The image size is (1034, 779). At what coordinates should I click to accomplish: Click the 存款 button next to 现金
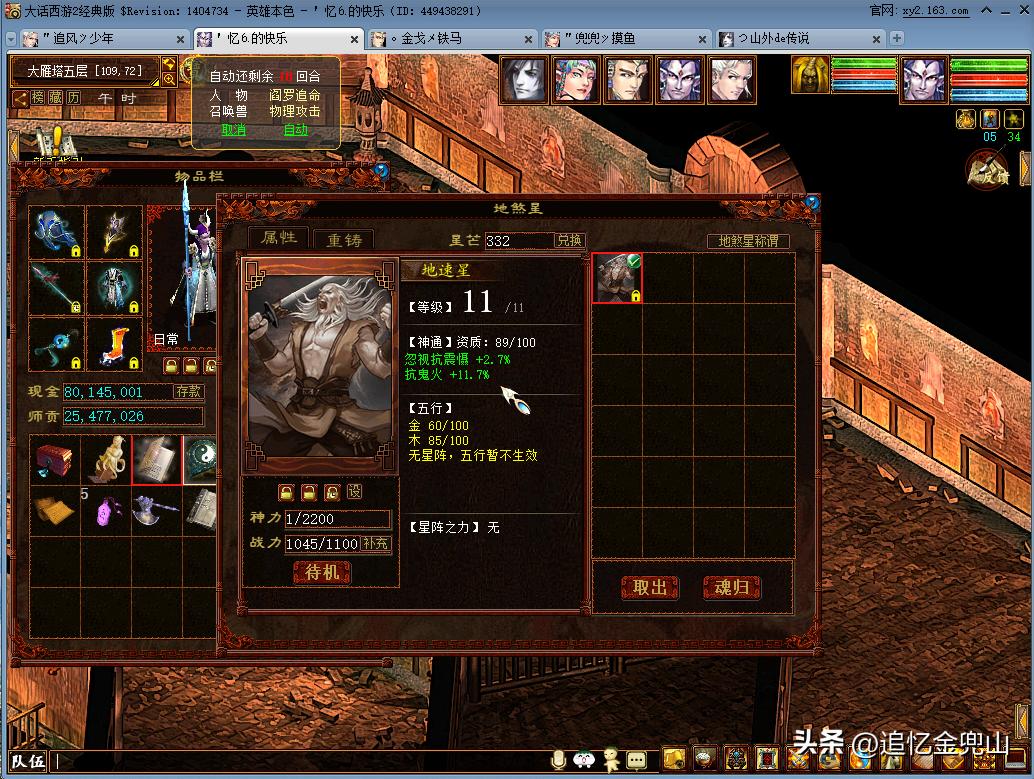coord(188,392)
